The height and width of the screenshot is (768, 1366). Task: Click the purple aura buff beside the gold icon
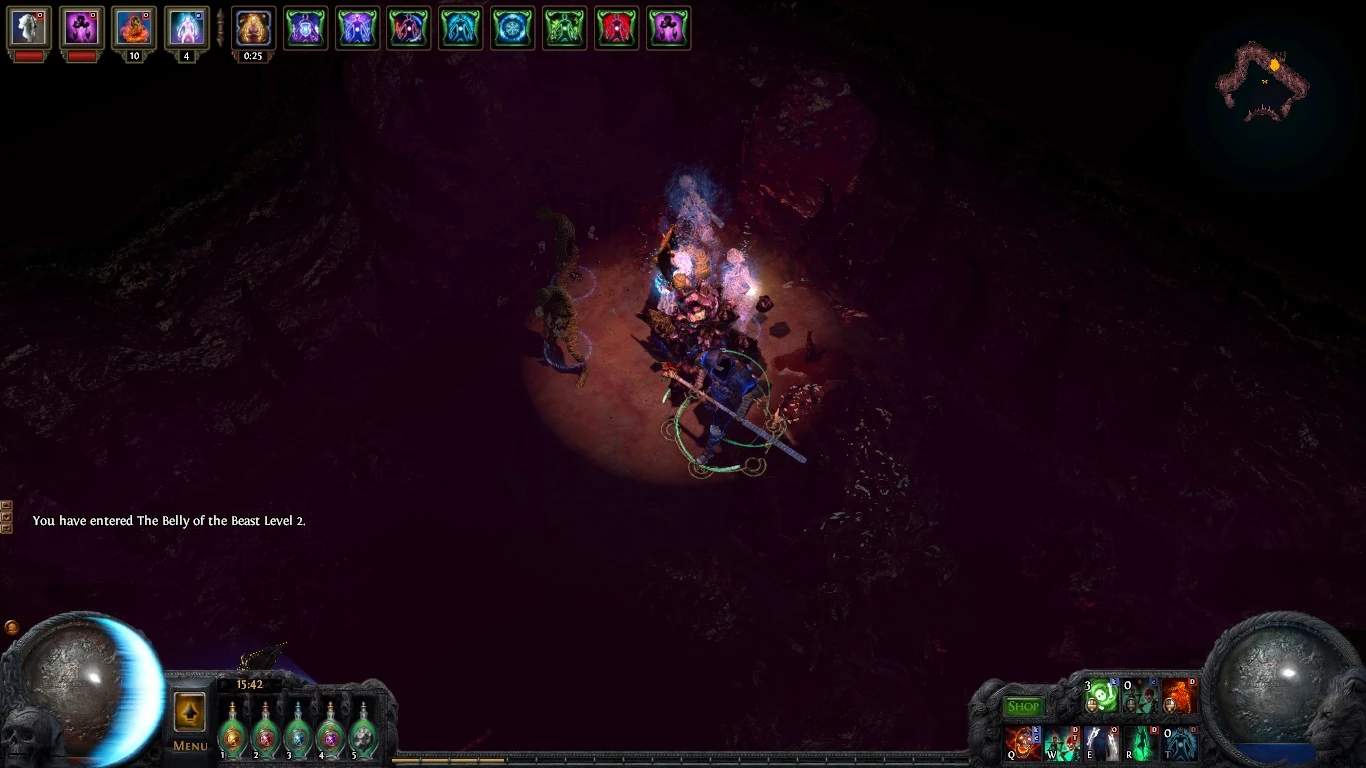click(x=305, y=28)
